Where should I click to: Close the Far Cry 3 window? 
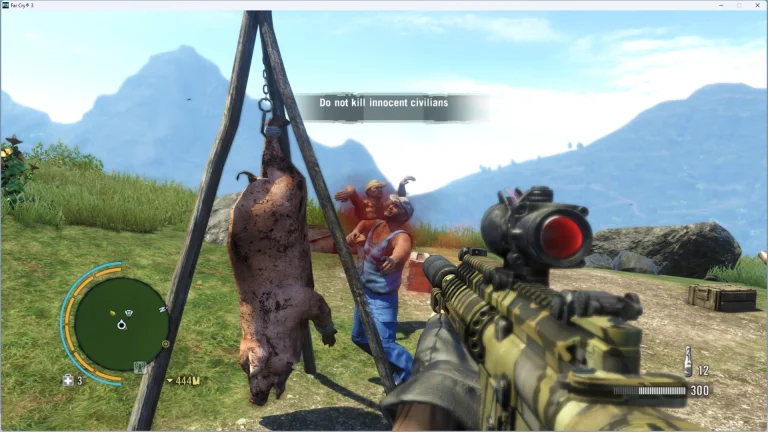(757, 5)
